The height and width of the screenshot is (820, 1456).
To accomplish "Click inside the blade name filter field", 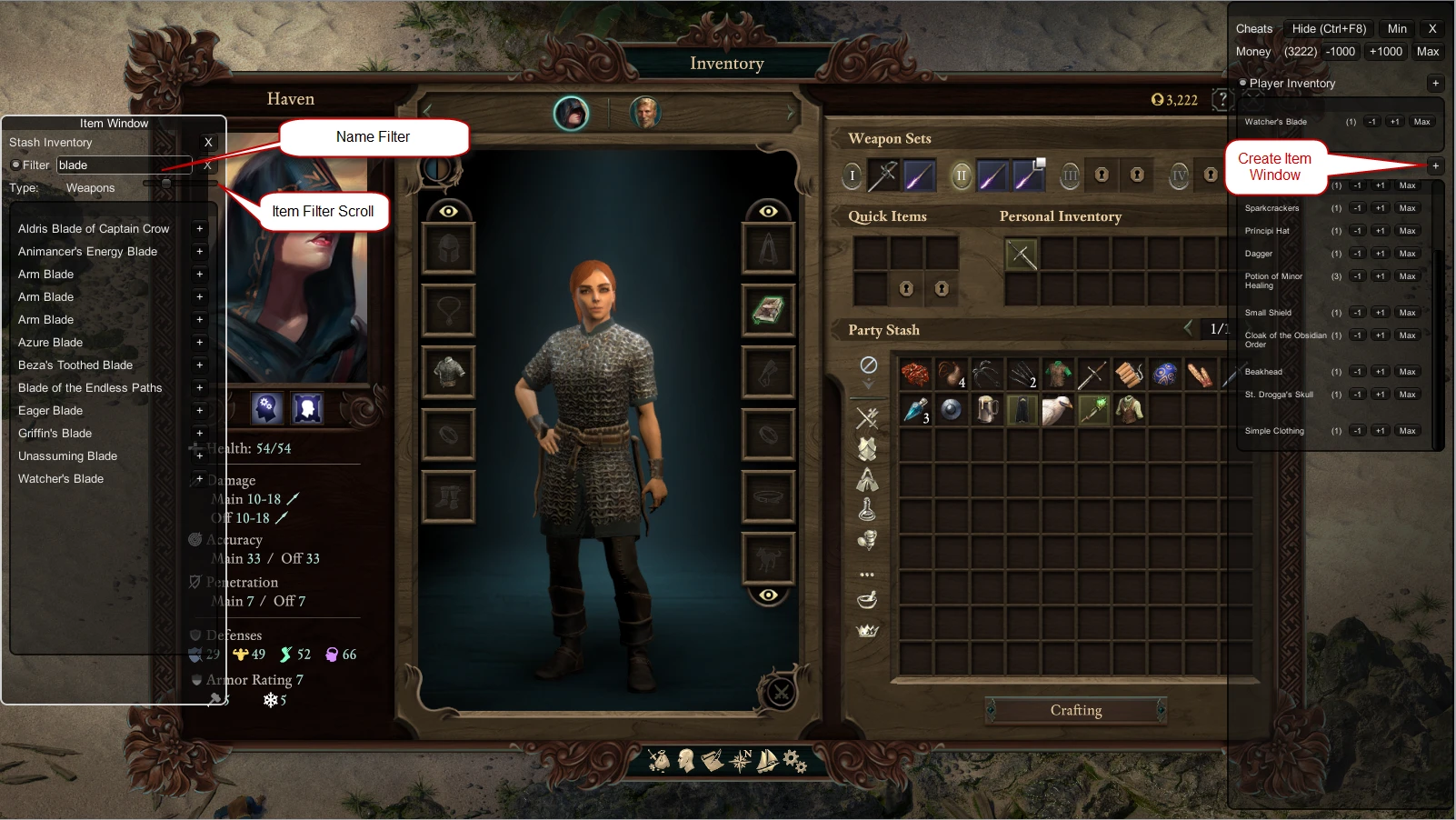I will 118,165.
